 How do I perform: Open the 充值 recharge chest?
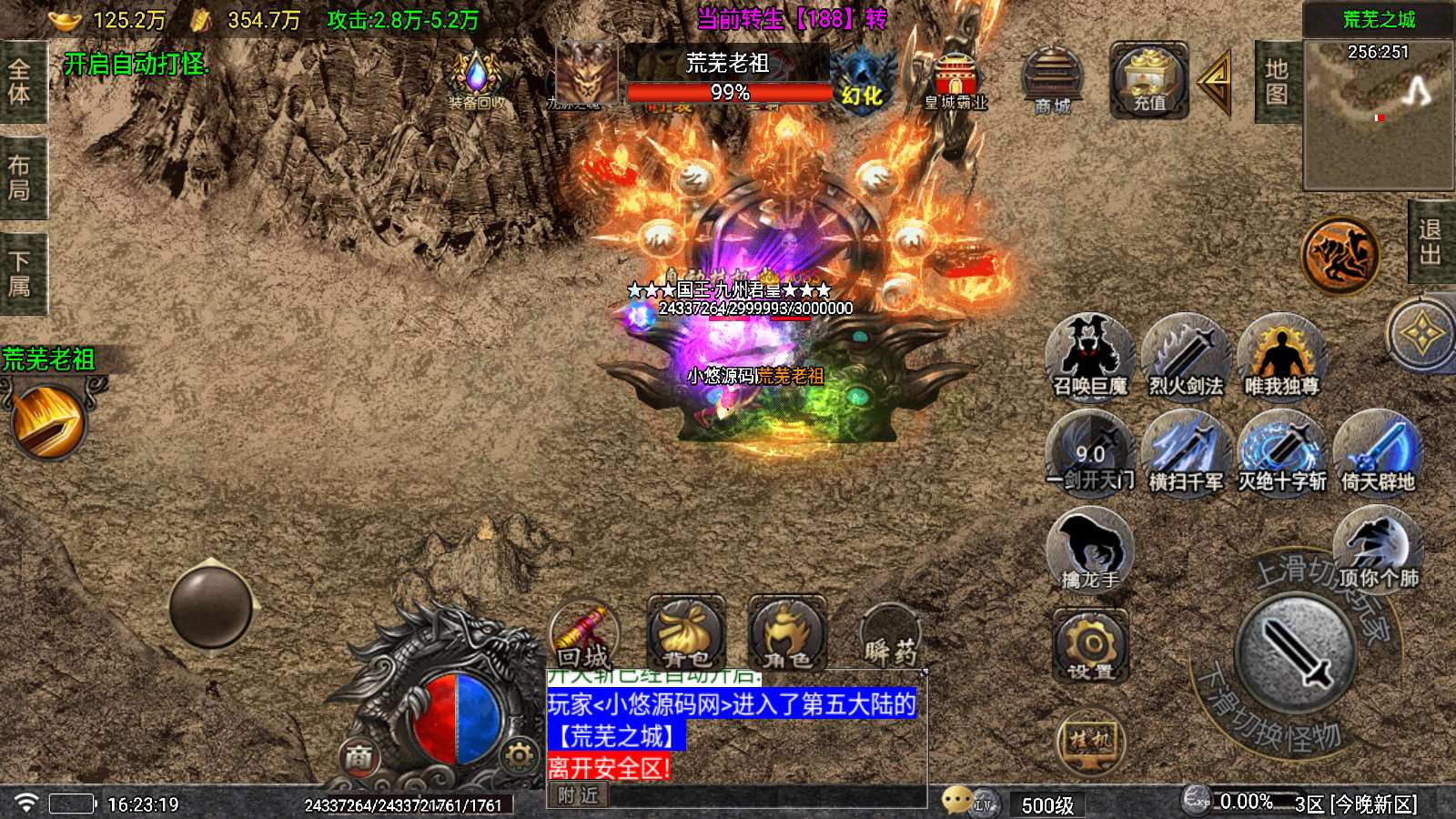click(1148, 80)
